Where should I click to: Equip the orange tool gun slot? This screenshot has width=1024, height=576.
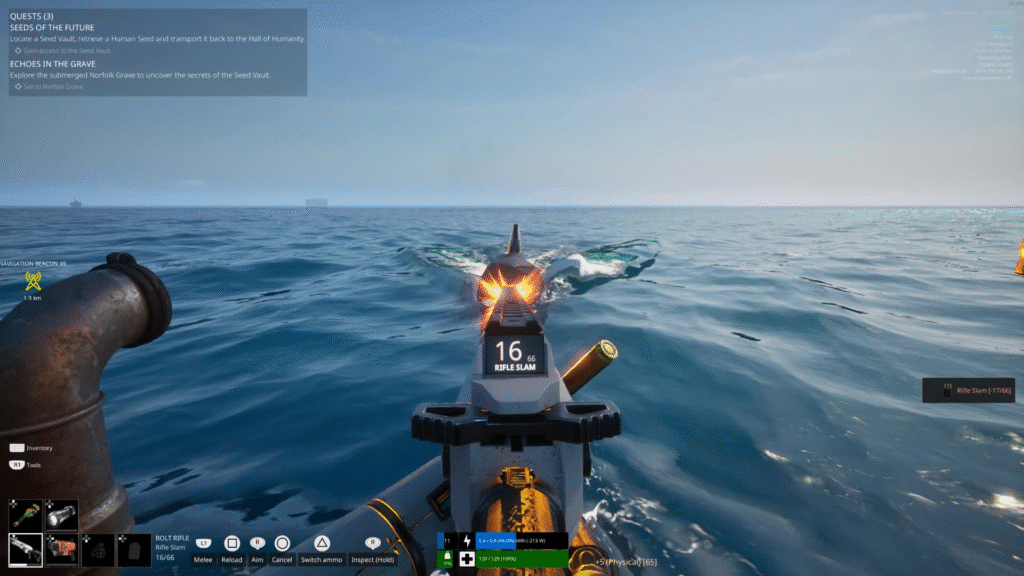[x=62, y=549]
